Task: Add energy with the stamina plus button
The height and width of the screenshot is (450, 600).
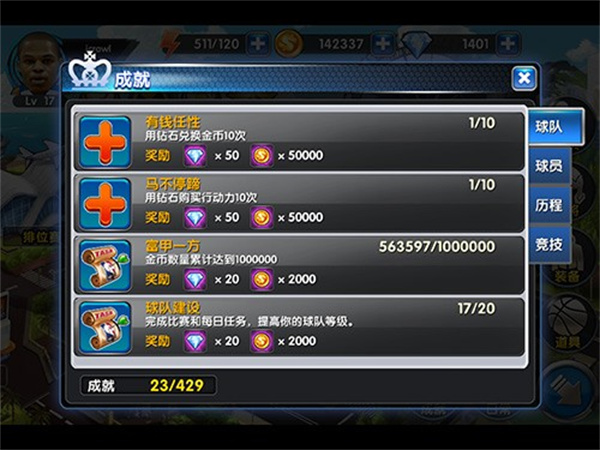Action: 258,44
